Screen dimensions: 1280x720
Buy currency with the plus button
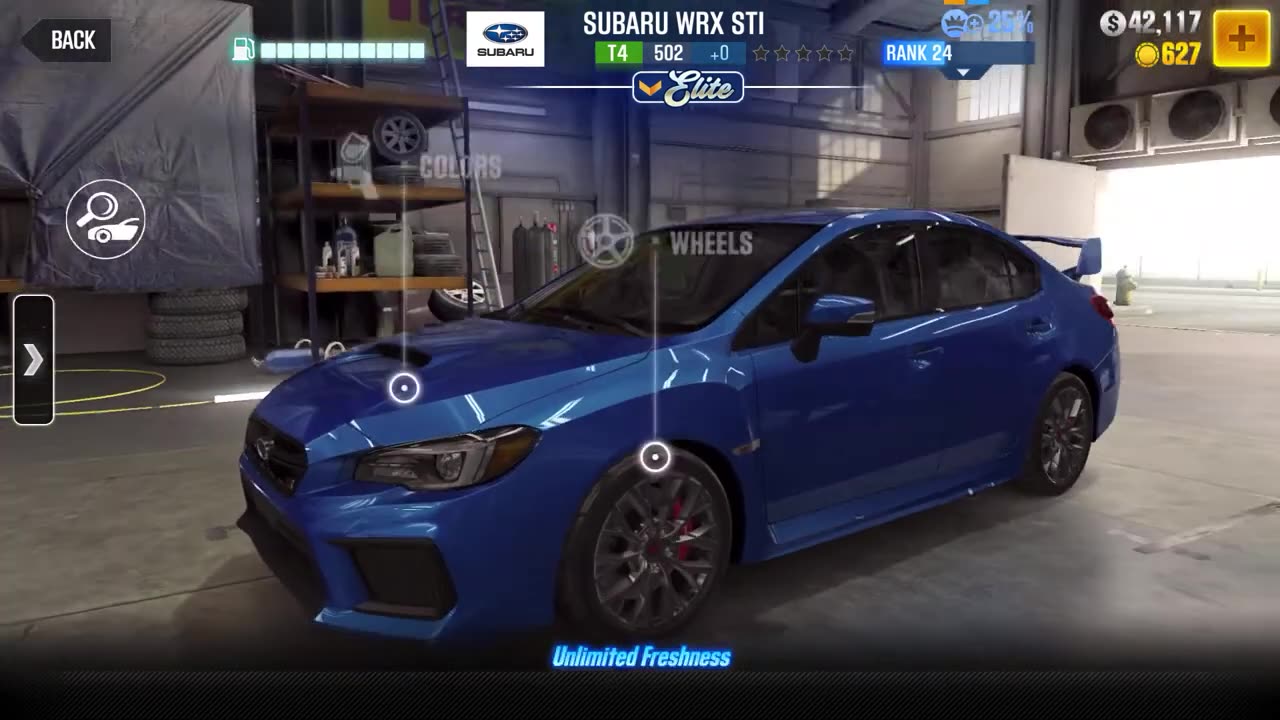1240,38
